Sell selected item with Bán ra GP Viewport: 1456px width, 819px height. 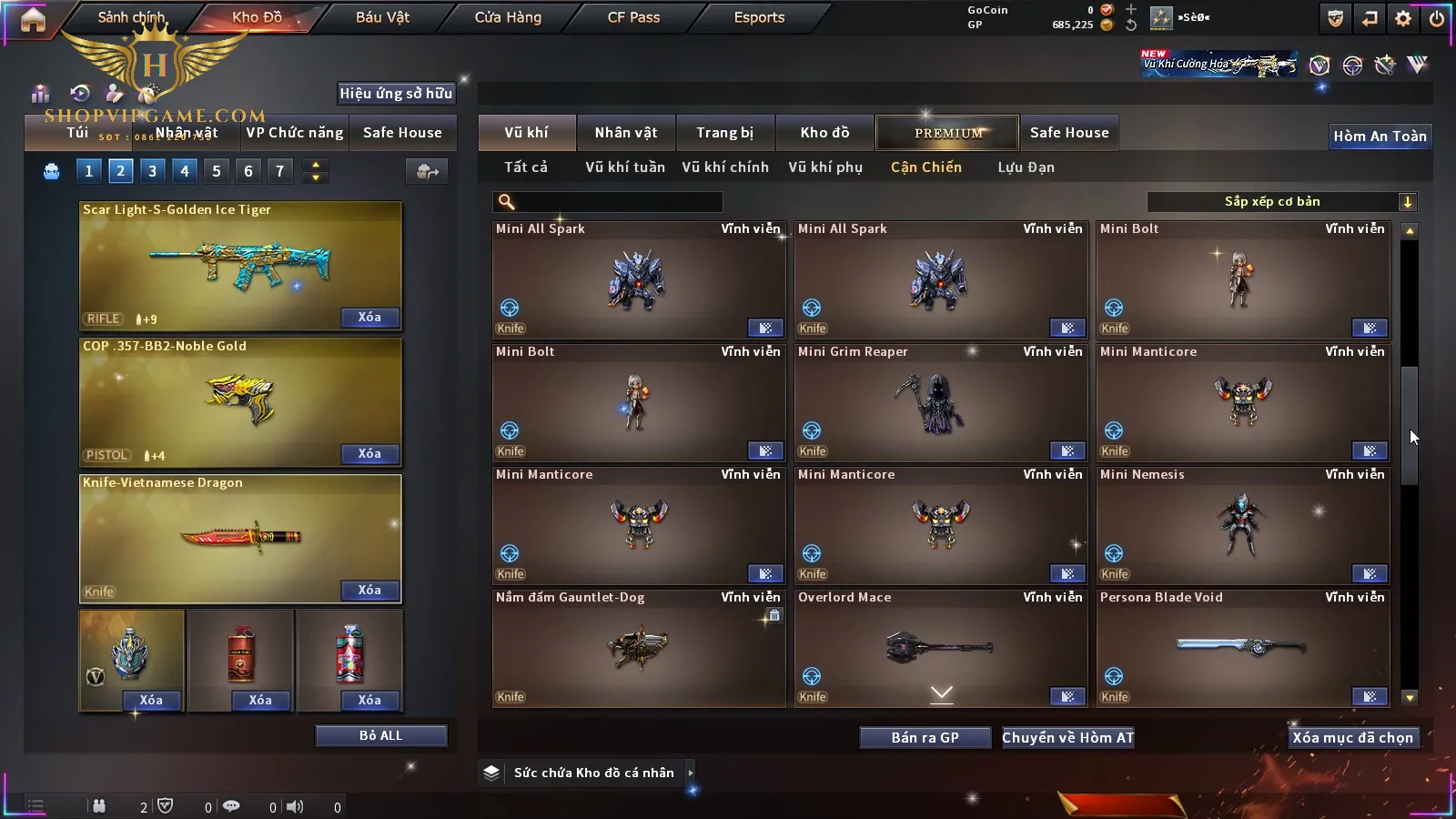click(925, 737)
